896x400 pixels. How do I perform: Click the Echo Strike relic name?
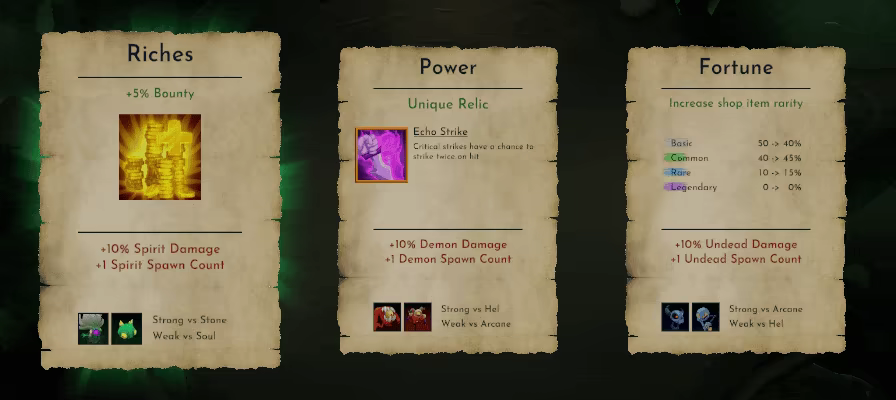(x=440, y=132)
